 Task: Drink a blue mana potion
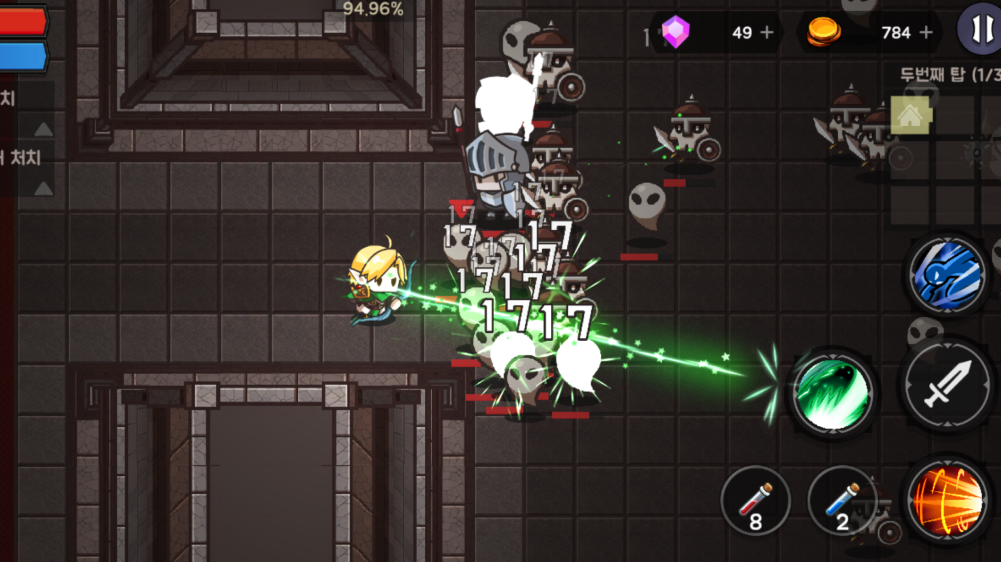point(842,500)
